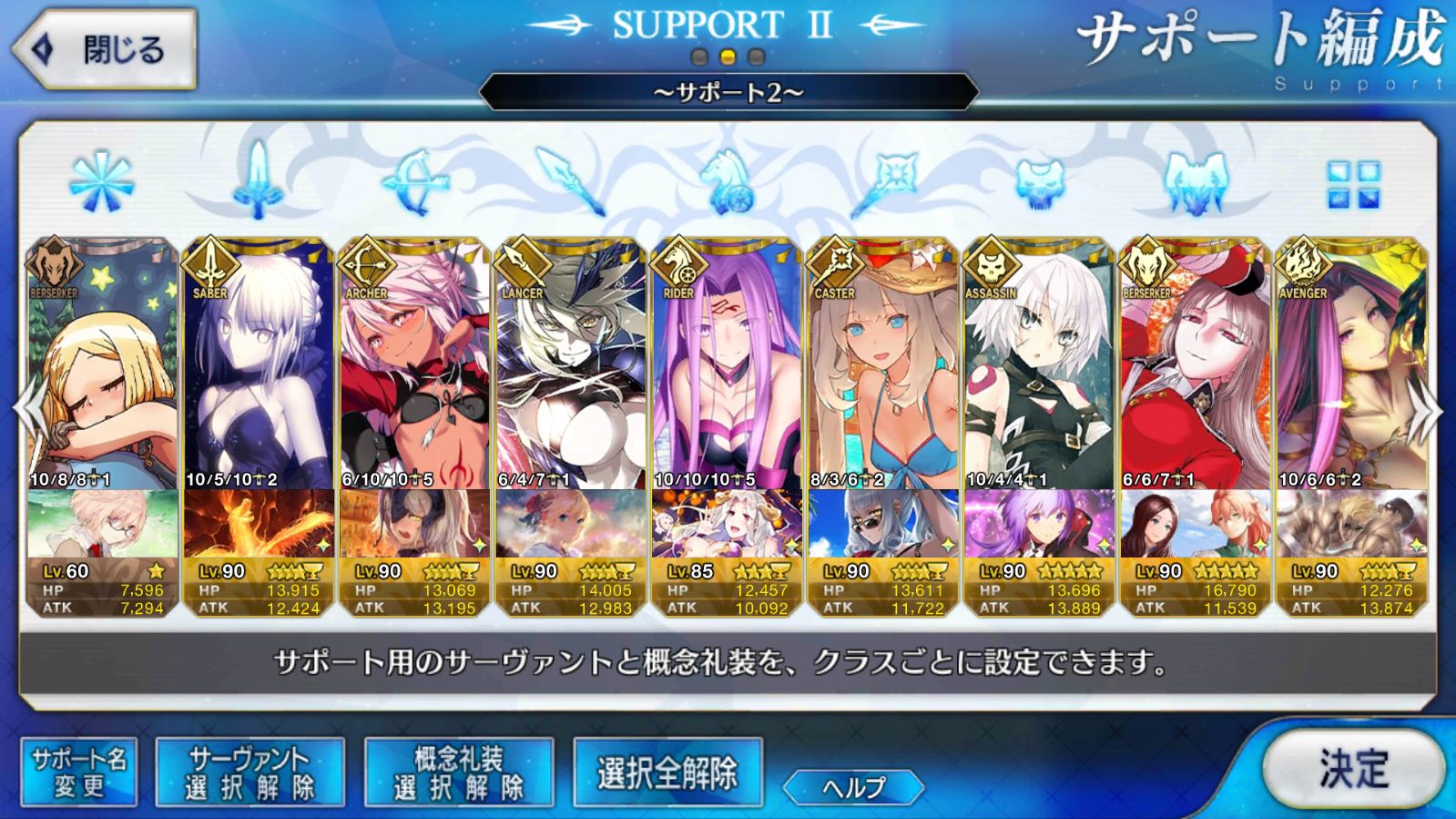The image size is (1456, 819).
Task: Click the four-squares Extra class icon
Action: click(1353, 185)
